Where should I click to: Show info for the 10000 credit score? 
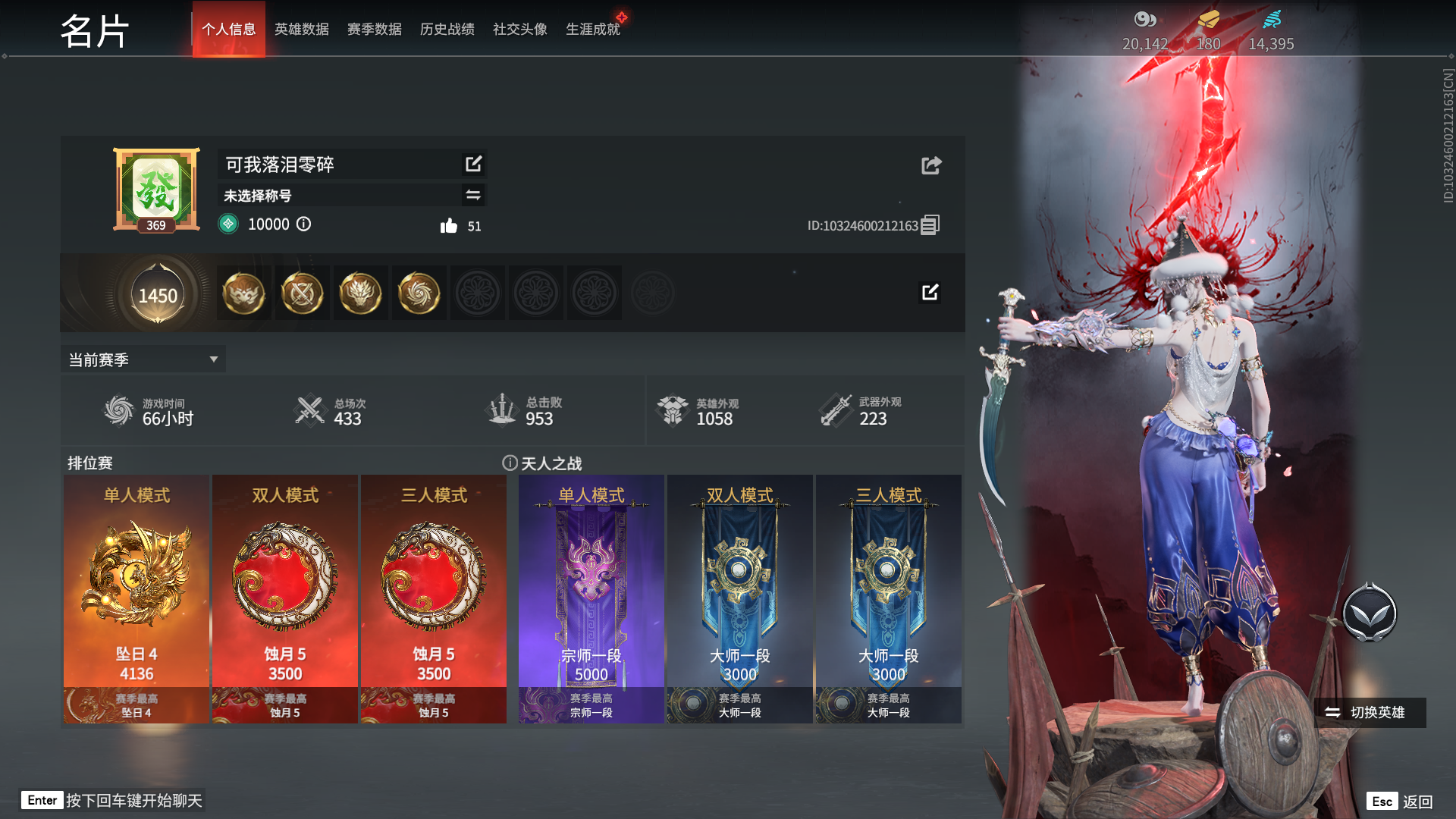[x=303, y=224]
